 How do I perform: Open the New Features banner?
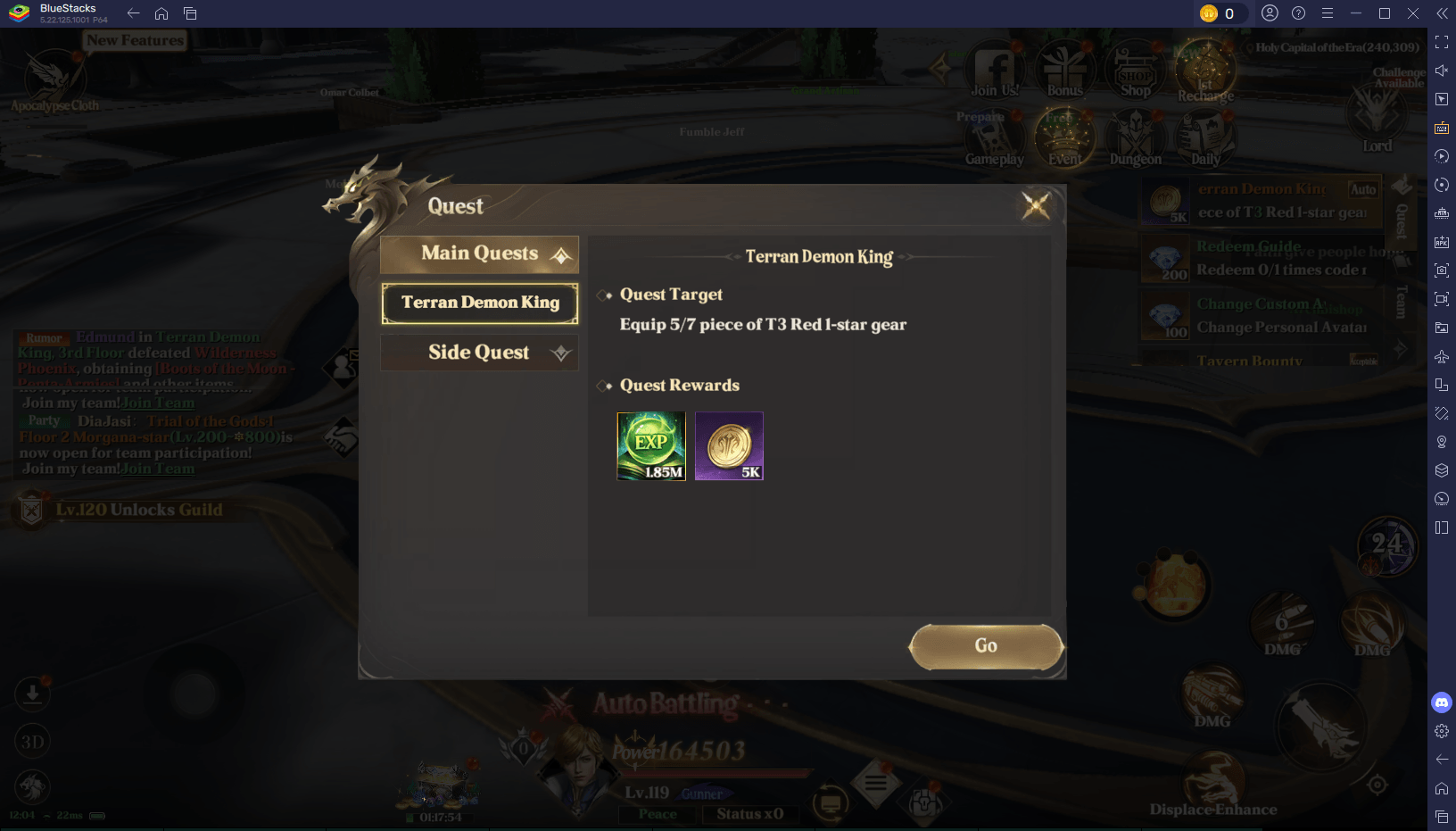135,40
